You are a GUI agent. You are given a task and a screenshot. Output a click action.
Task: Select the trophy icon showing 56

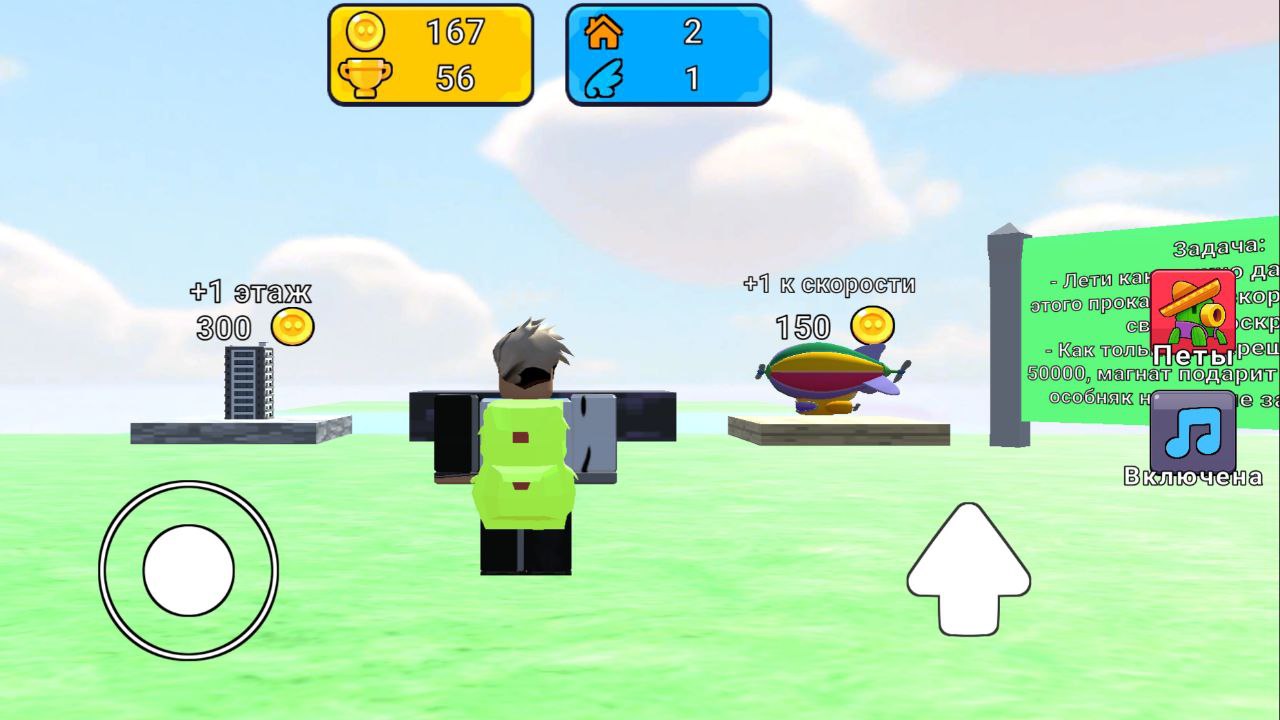[x=366, y=76]
